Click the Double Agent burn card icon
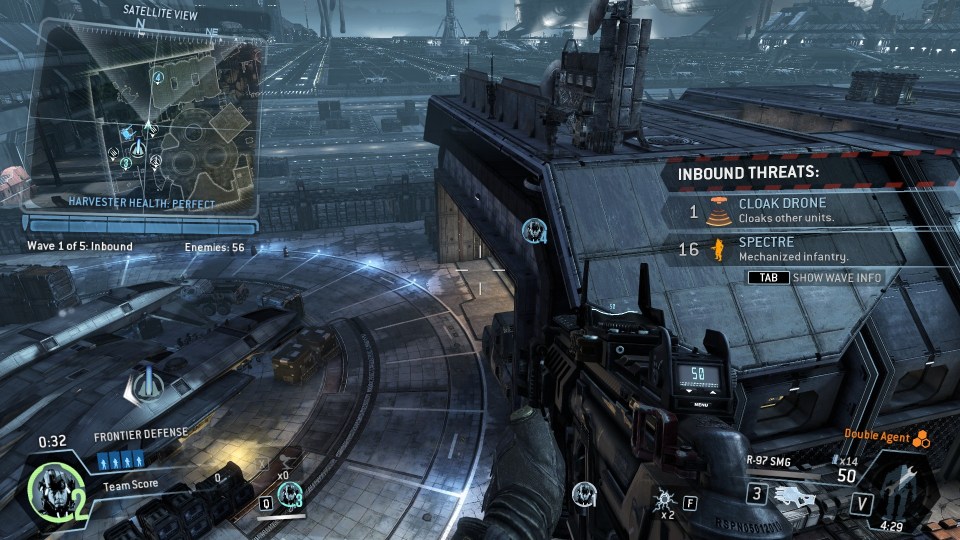This screenshot has width=960, height=540. click(921, 437)
